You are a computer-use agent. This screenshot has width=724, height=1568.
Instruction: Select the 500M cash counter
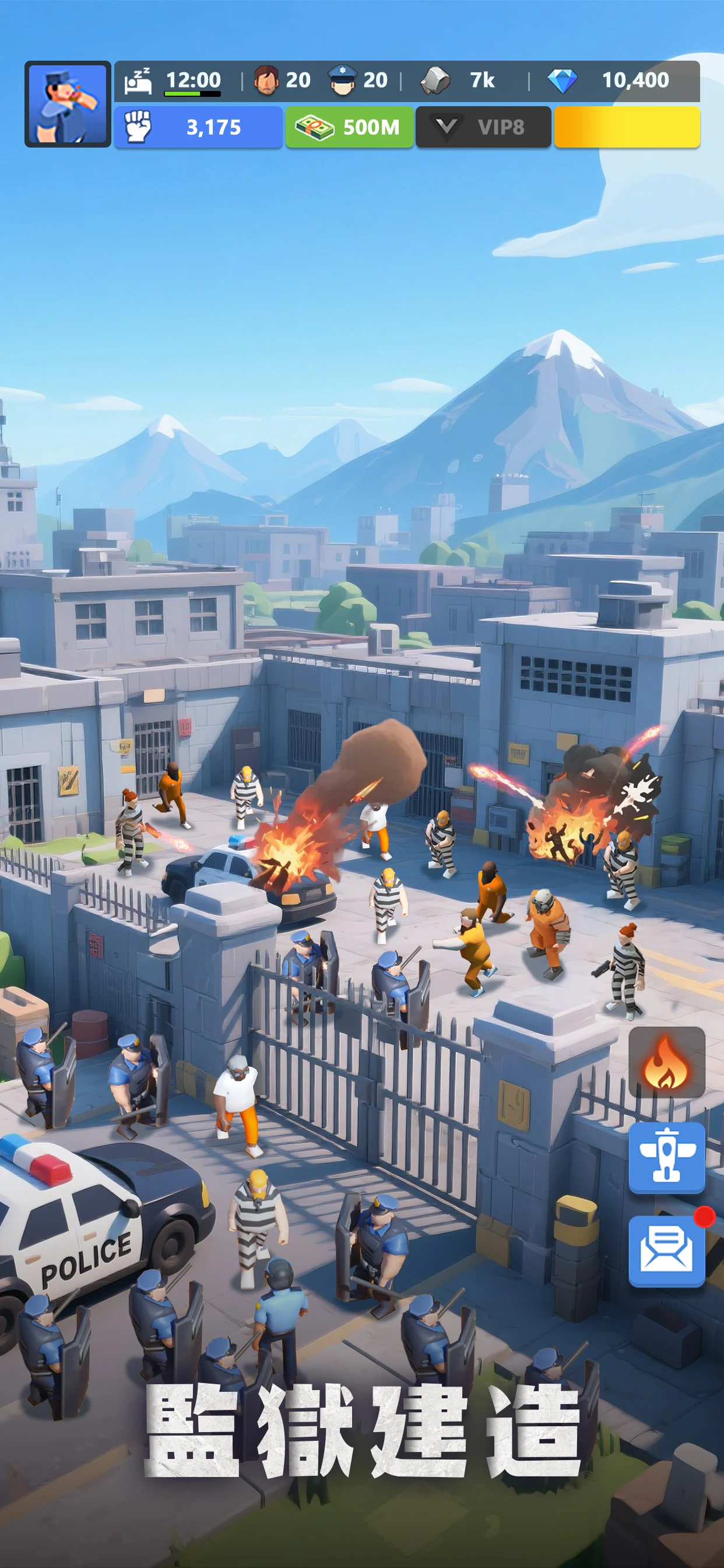[x=349, y=127]
